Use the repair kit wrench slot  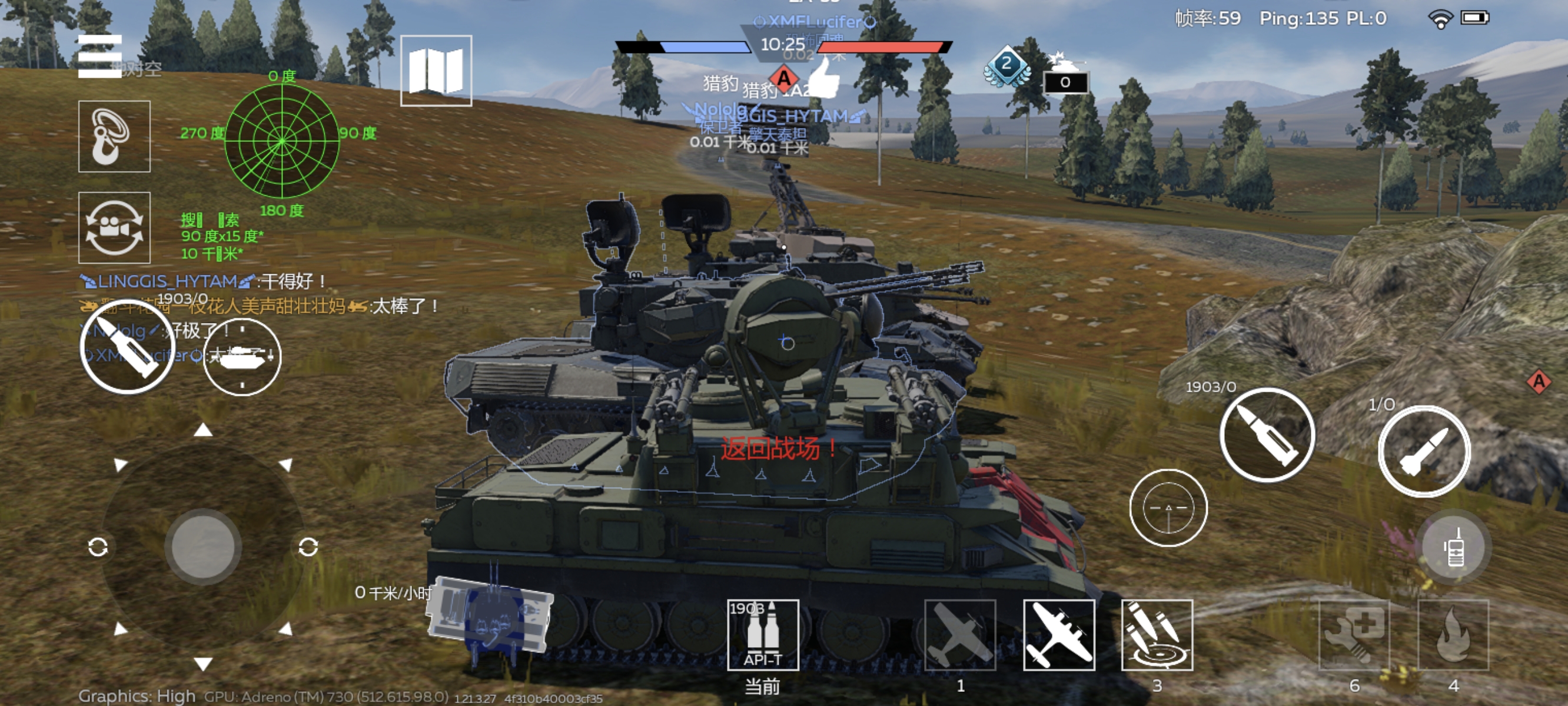point(1354,635)
